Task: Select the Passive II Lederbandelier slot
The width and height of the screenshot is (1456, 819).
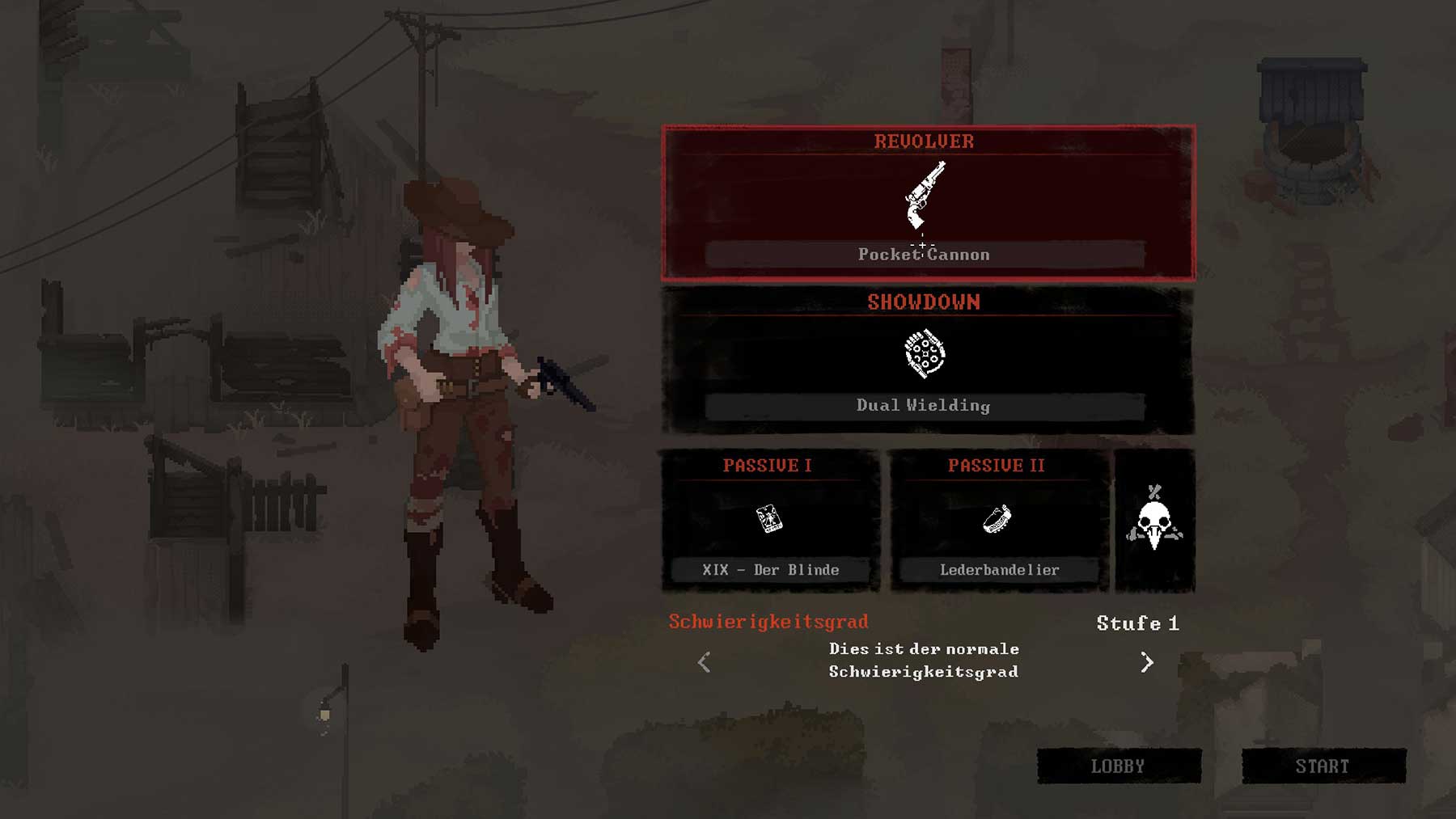Action: point(998,521)
